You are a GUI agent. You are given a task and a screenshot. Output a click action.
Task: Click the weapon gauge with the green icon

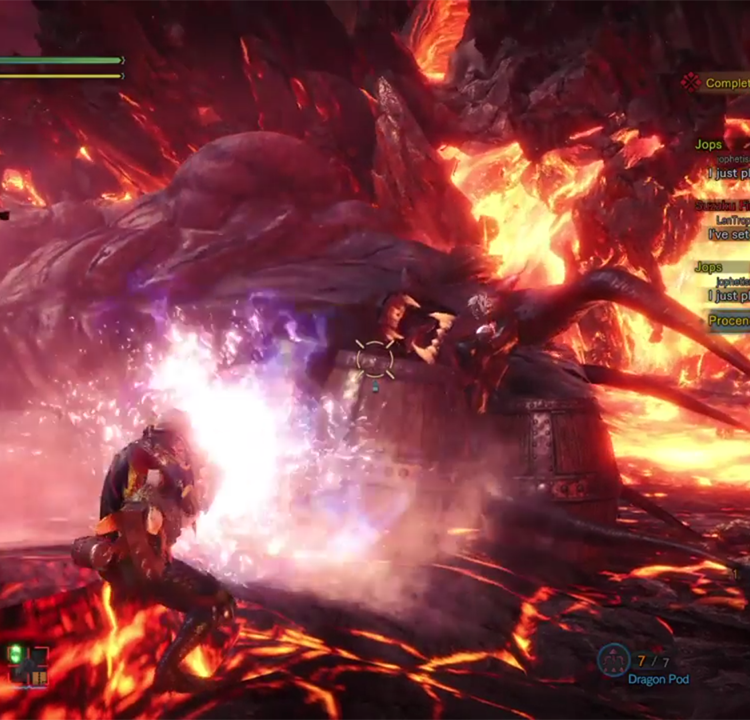[x=28, y=663]
